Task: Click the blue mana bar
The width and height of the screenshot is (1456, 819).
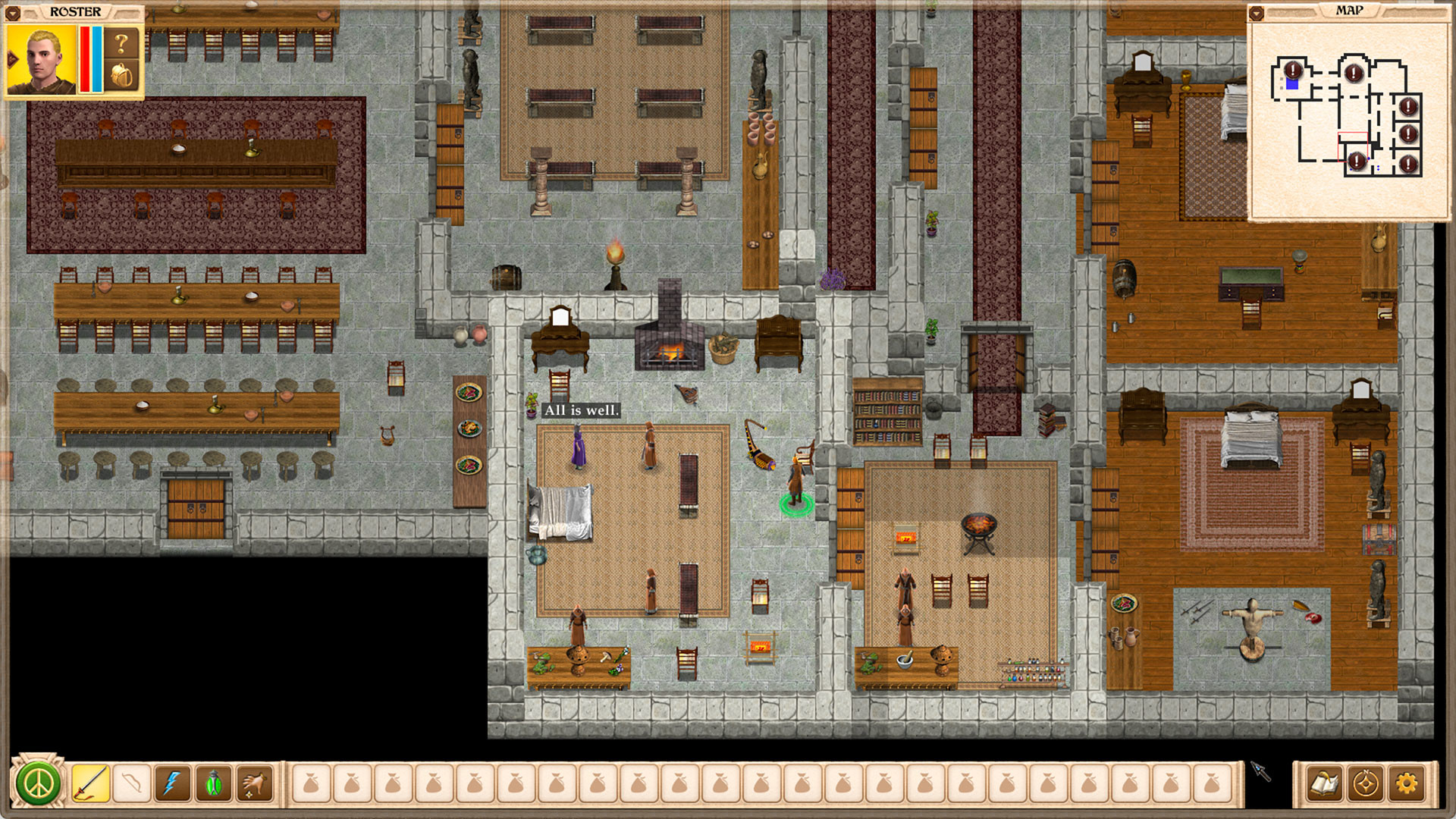Action: [96, 59]
